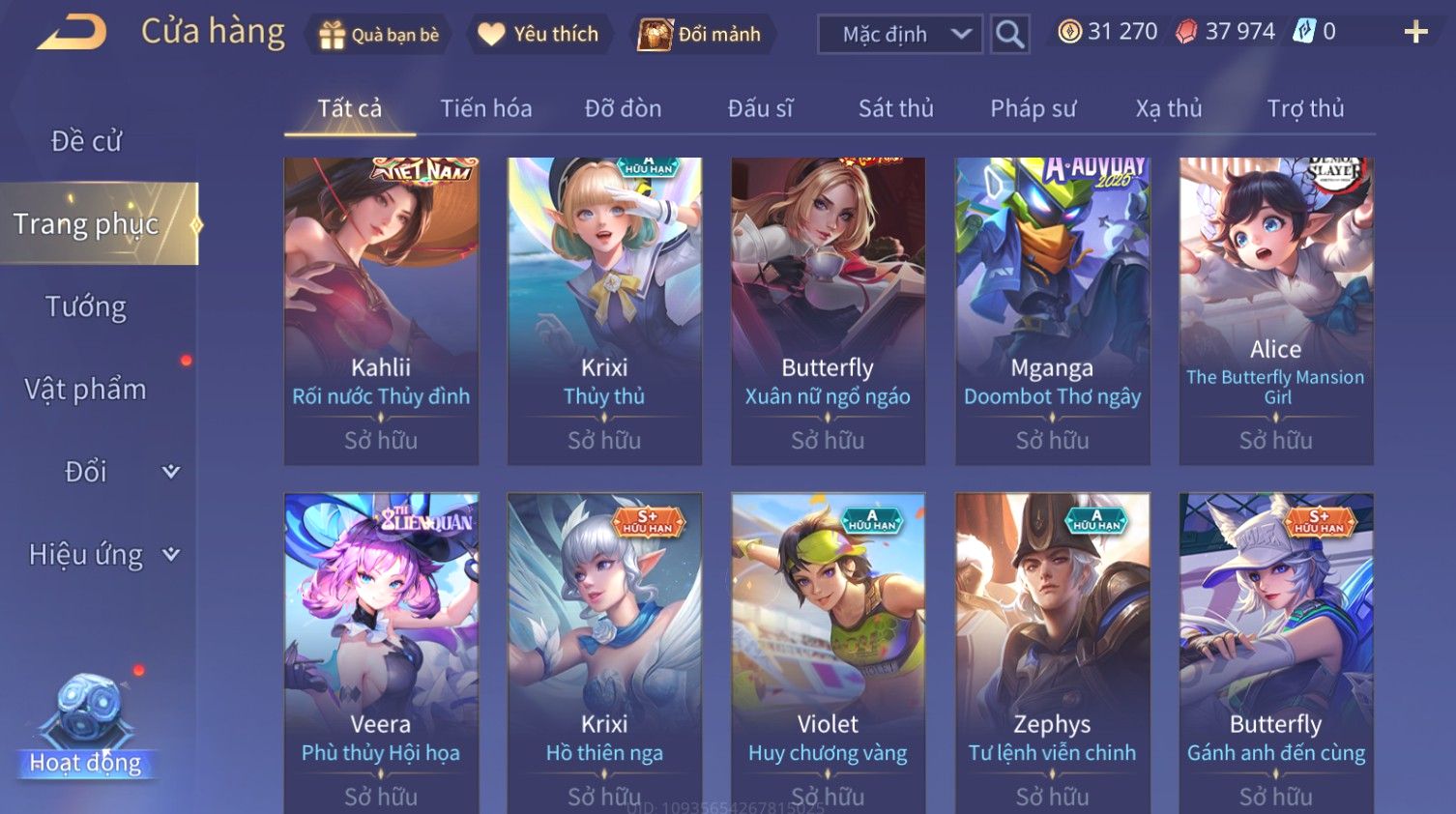Viewport: 1456px width, 814px height.
Task: Select Kahlii Rối nước Thủy đình skin
Action: [x=381, y=309]
